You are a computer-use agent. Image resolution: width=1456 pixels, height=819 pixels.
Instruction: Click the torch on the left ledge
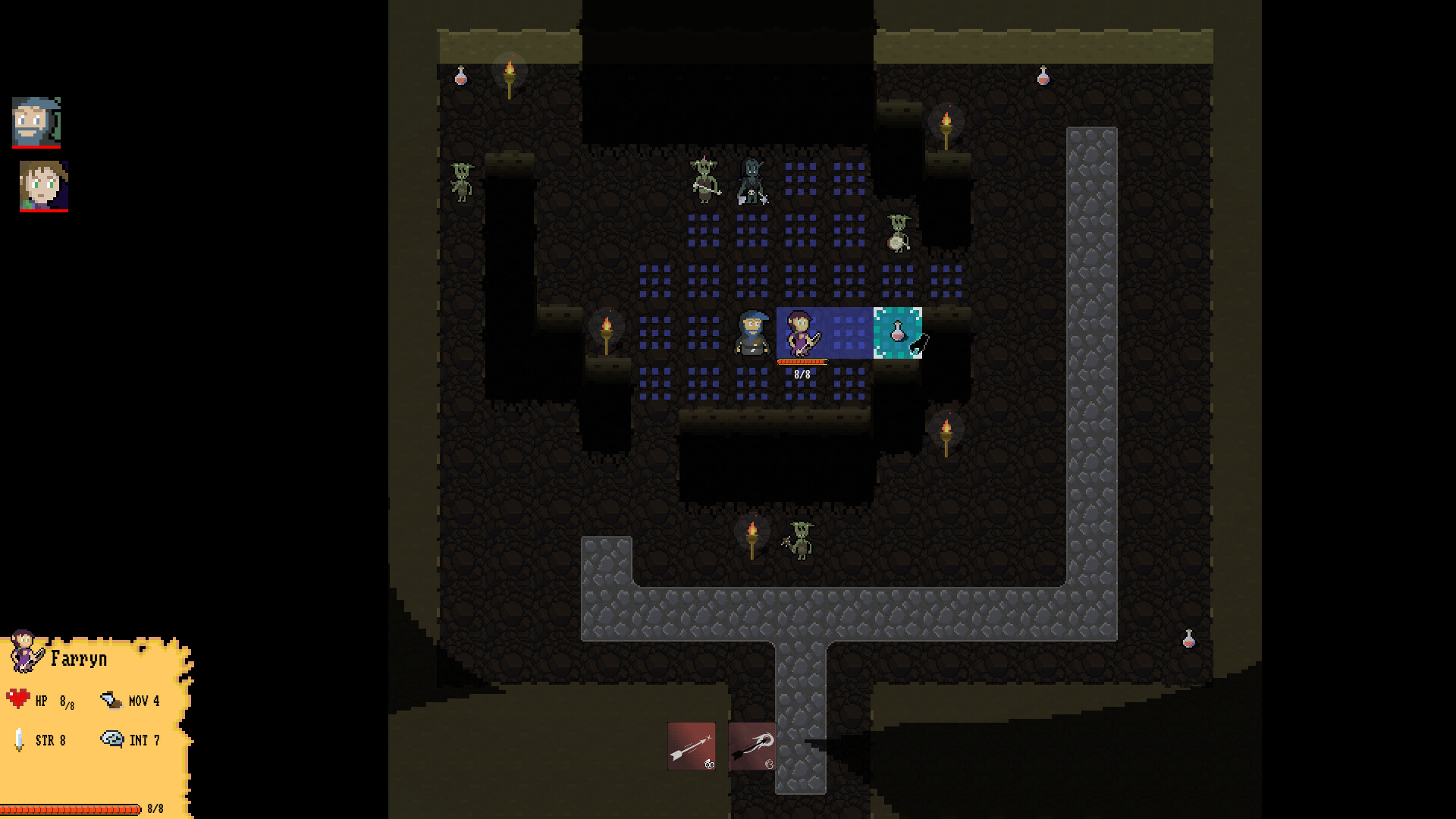coord(607,331)
